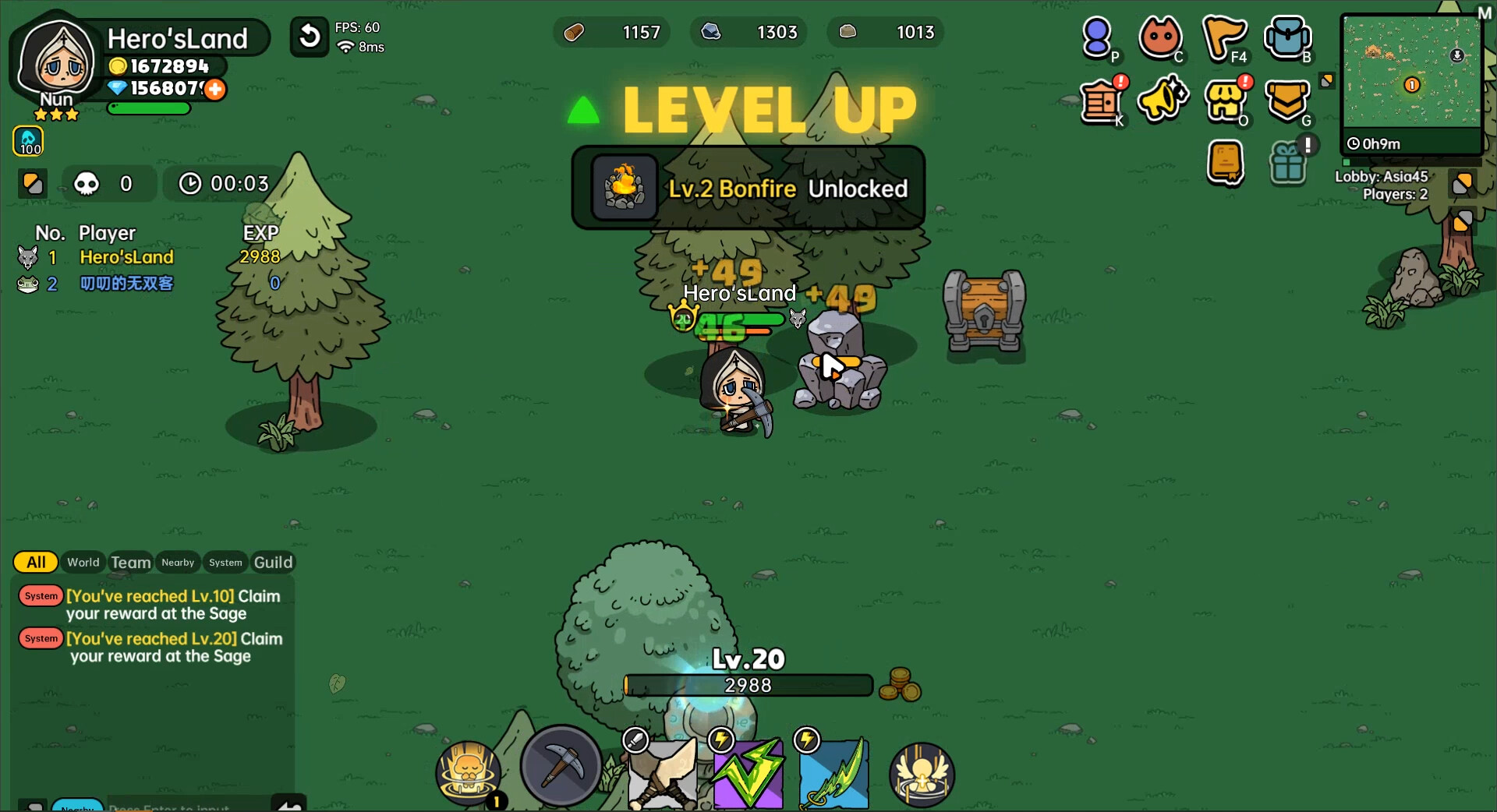Open the announcements megaphone
The height and width of the screenshot is (812, 1497).
click(x=1163, y=100)
